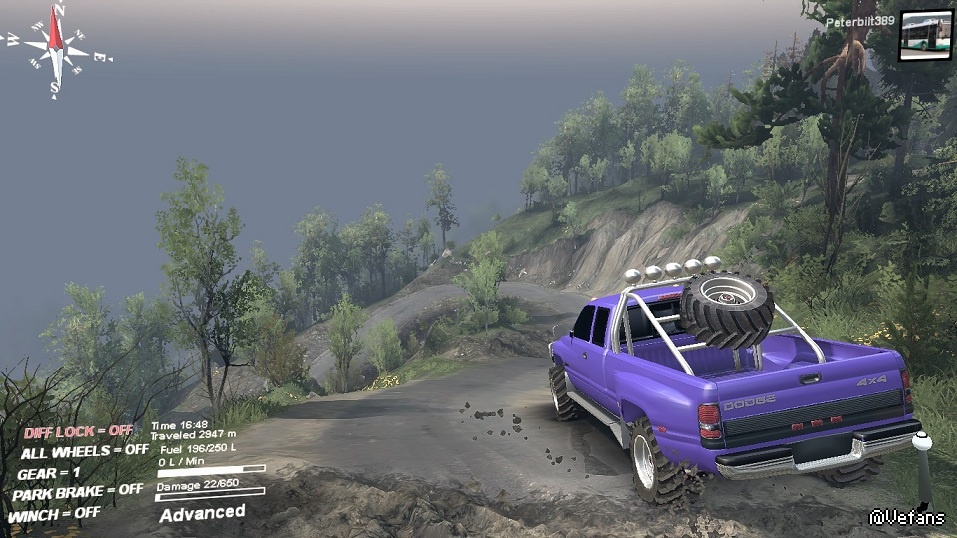Open the Advanced menu
The height and width of the screenshot is (538, 957).
tap(202, 512)
